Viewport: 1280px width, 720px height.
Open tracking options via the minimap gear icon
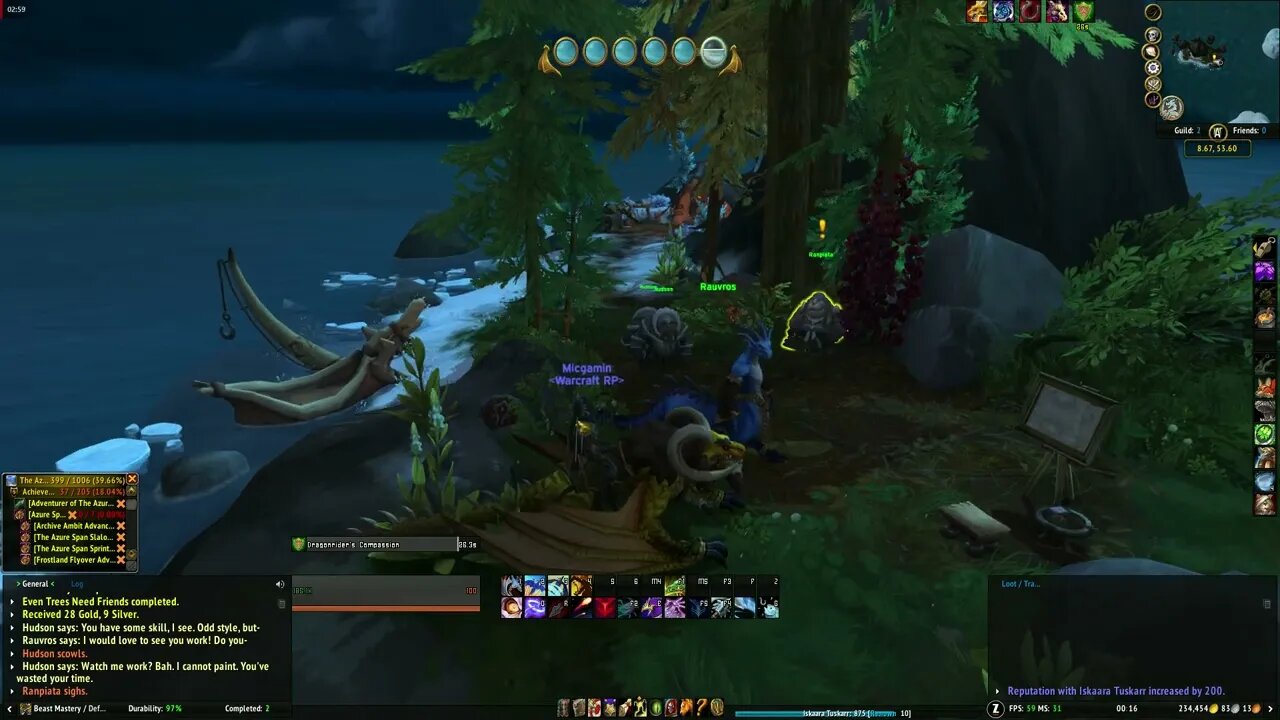click(1153, 67)
